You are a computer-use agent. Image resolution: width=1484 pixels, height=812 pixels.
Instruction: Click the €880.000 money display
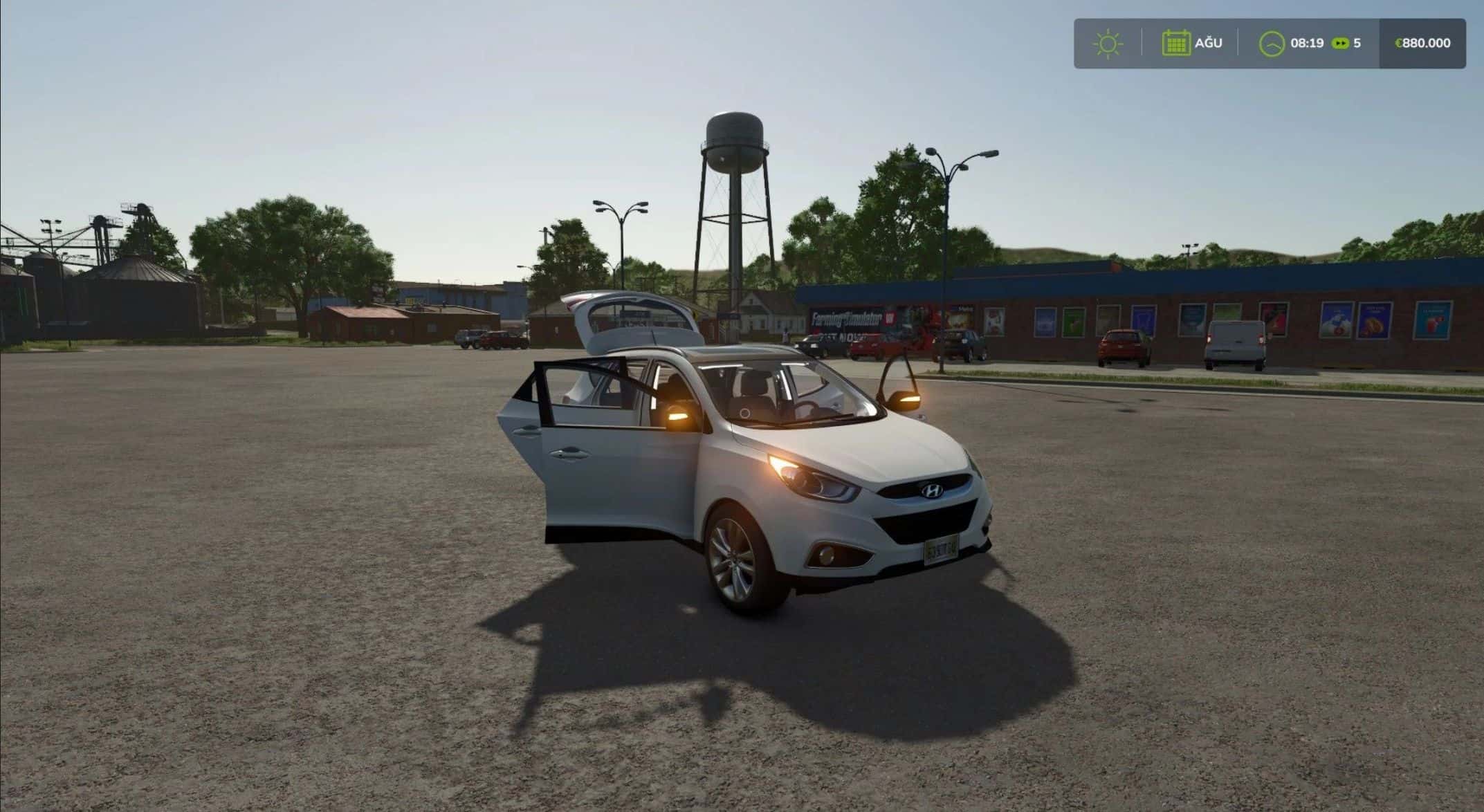pyautogui.click(x=1422, y=43)
